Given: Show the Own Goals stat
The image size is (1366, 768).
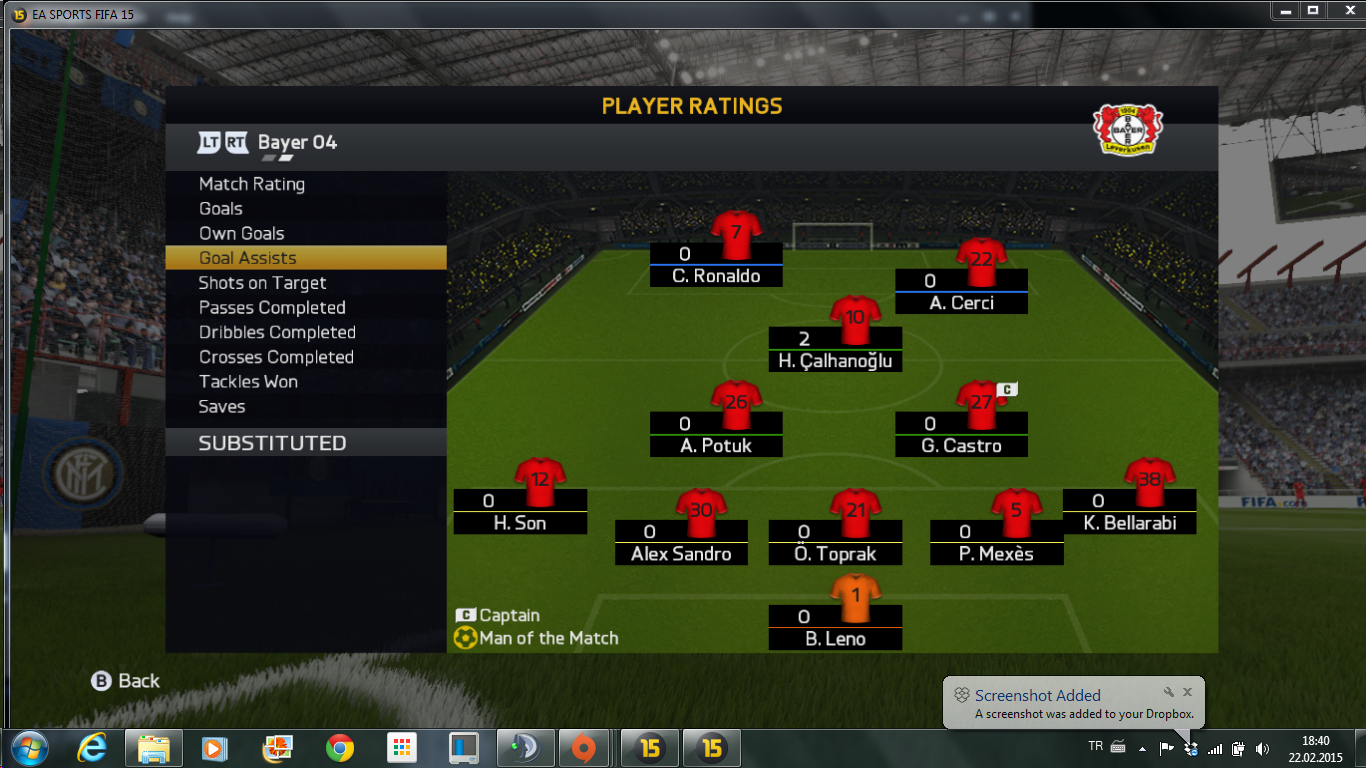Looking at the screenshot, I should pyautogui.click(x=242, y=233).
